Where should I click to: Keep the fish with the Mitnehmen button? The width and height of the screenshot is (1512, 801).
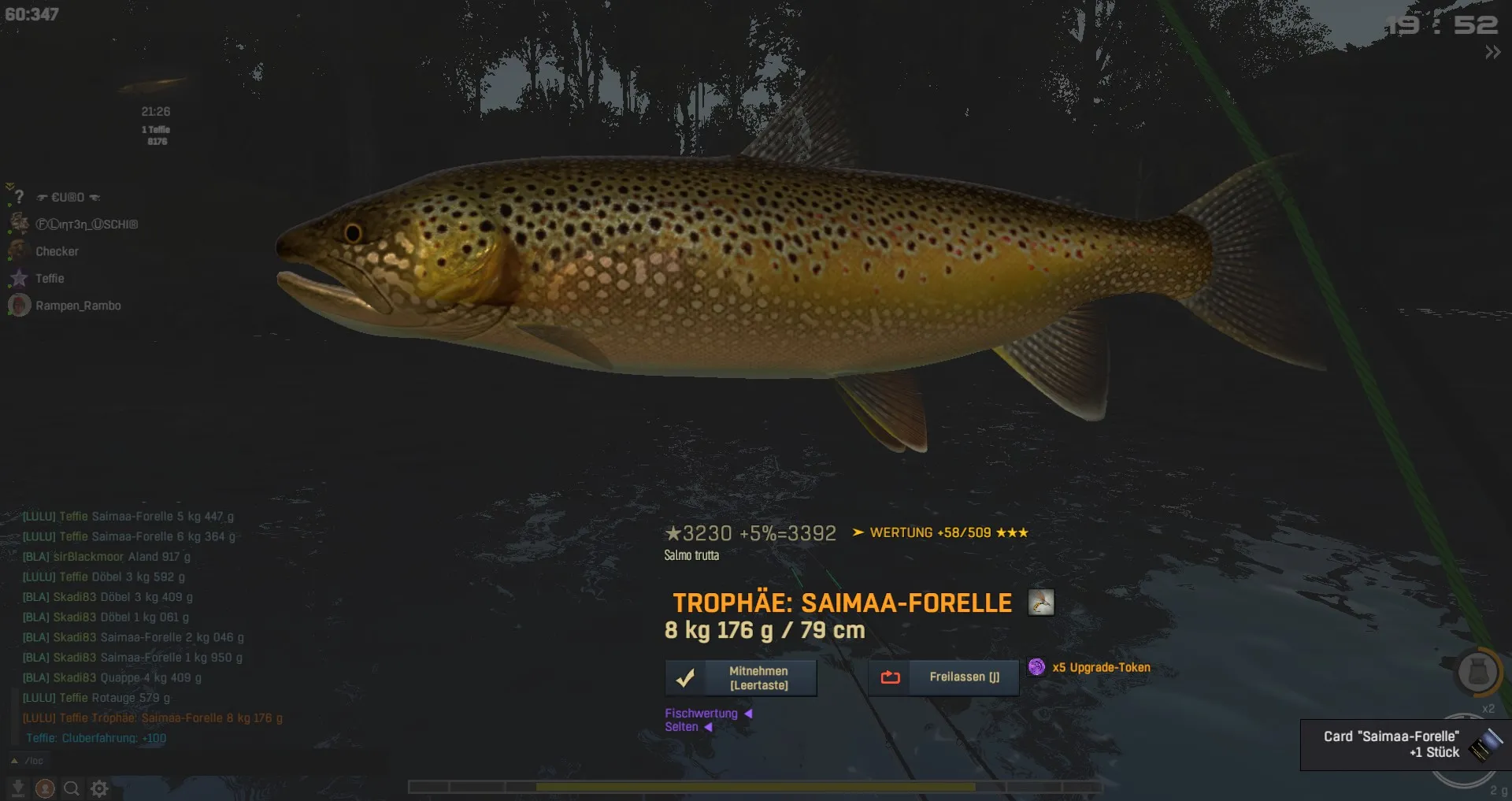tap(740, 678)
